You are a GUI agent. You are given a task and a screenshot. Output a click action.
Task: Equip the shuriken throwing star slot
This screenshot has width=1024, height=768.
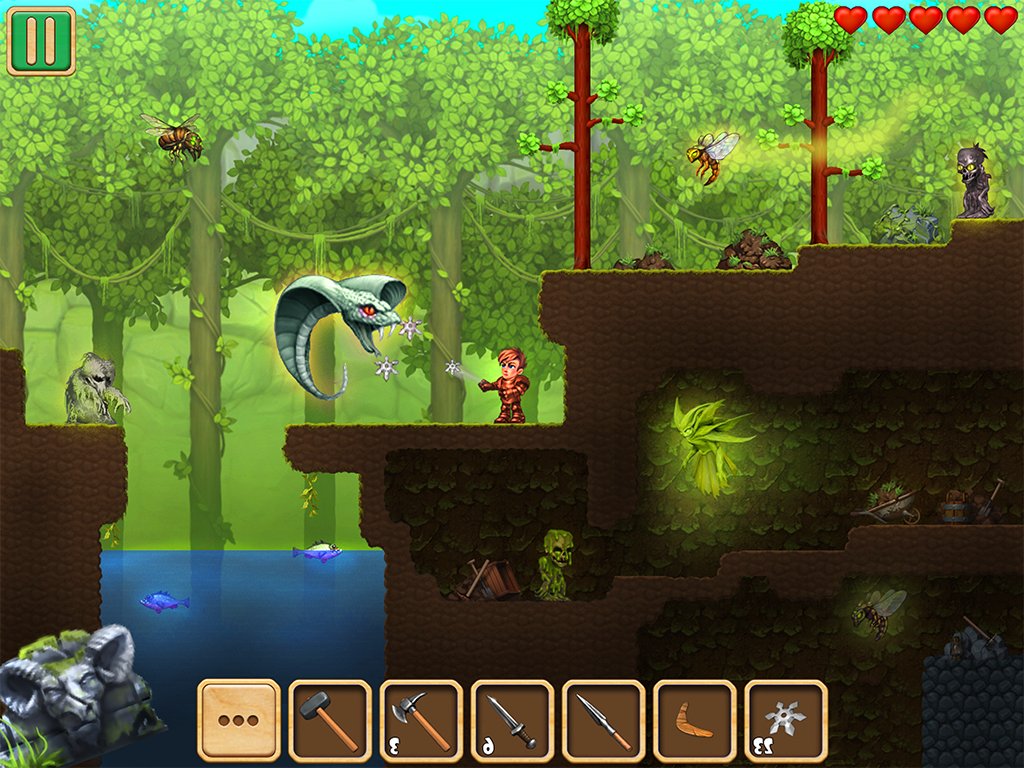[x=786, y=721]
